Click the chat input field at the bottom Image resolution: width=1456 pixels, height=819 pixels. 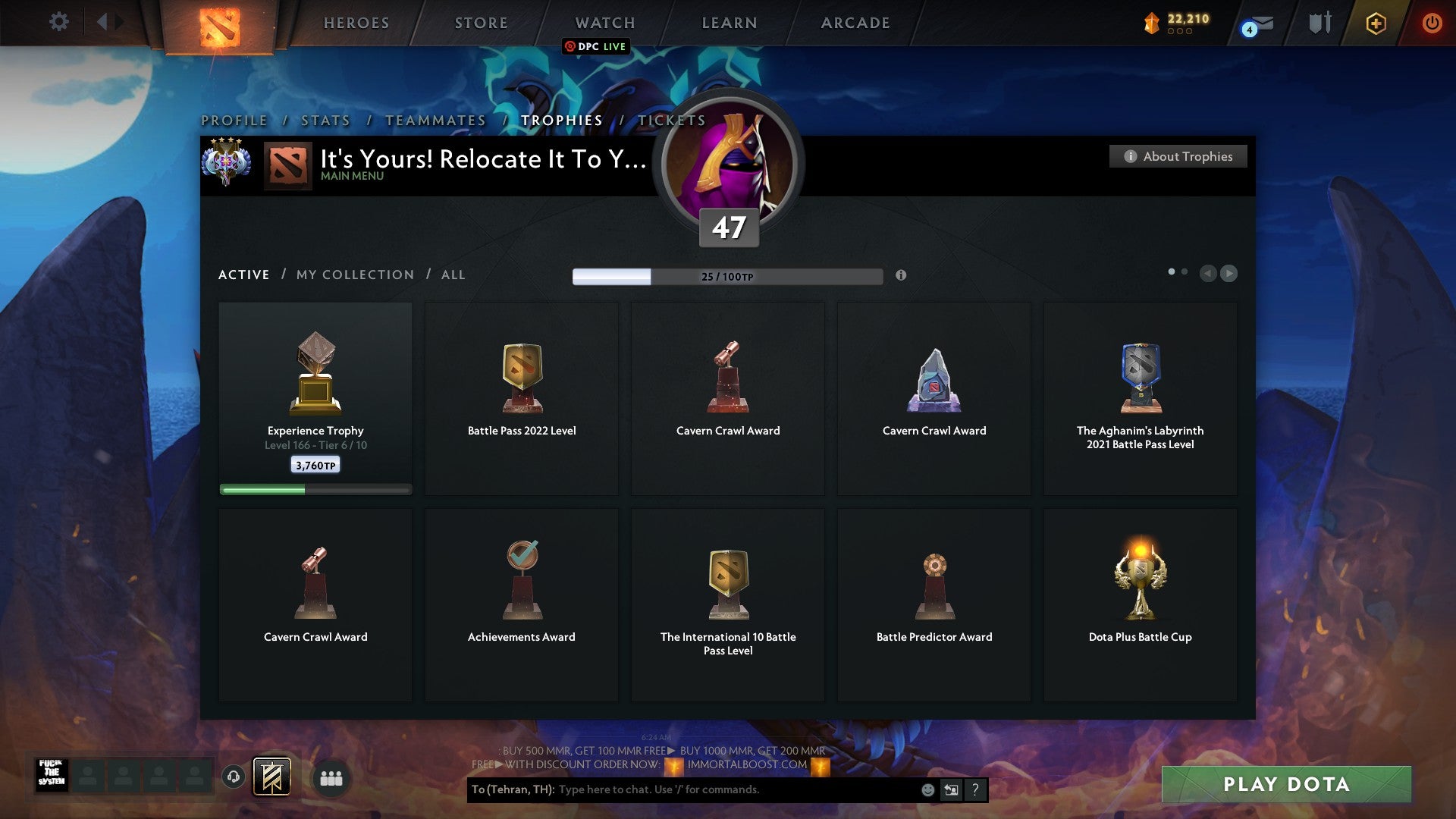pyautogui.click(x=682, y=789)
